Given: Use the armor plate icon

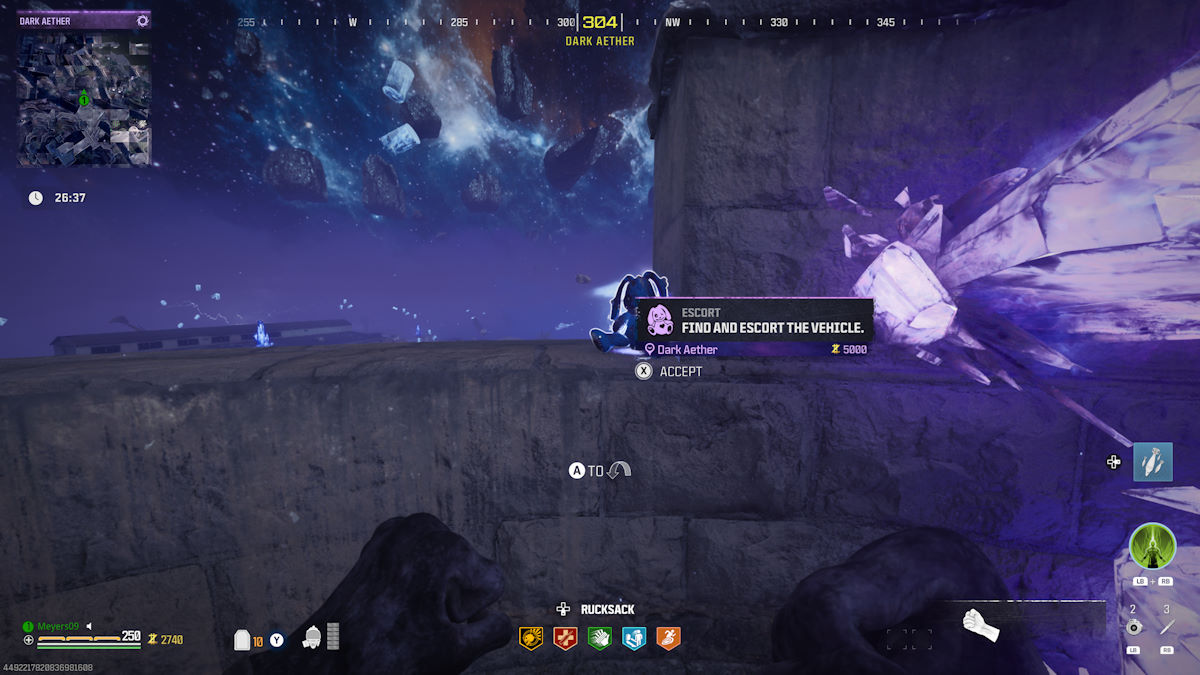Looking at the screenshot, I should (x=242, y=639).
